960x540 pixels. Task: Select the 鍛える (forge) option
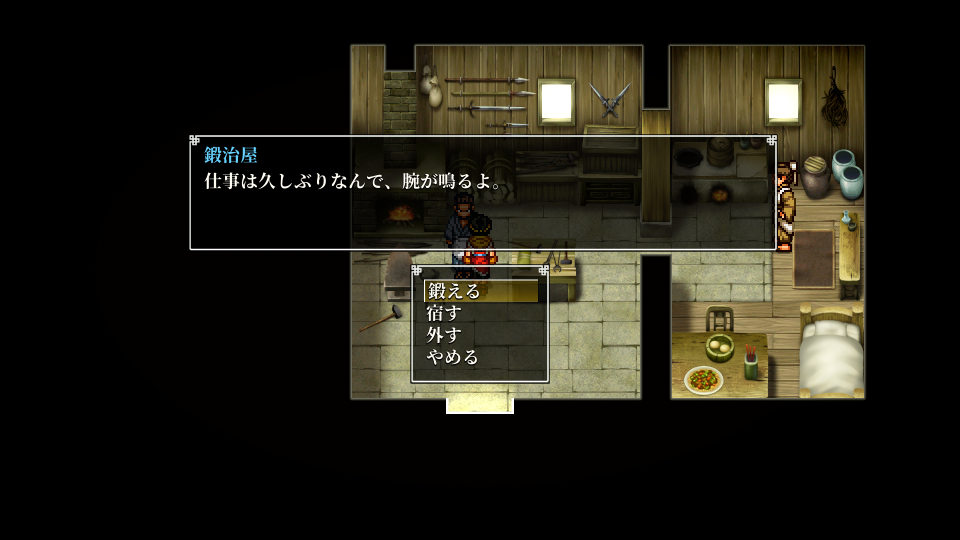[454, 292]
